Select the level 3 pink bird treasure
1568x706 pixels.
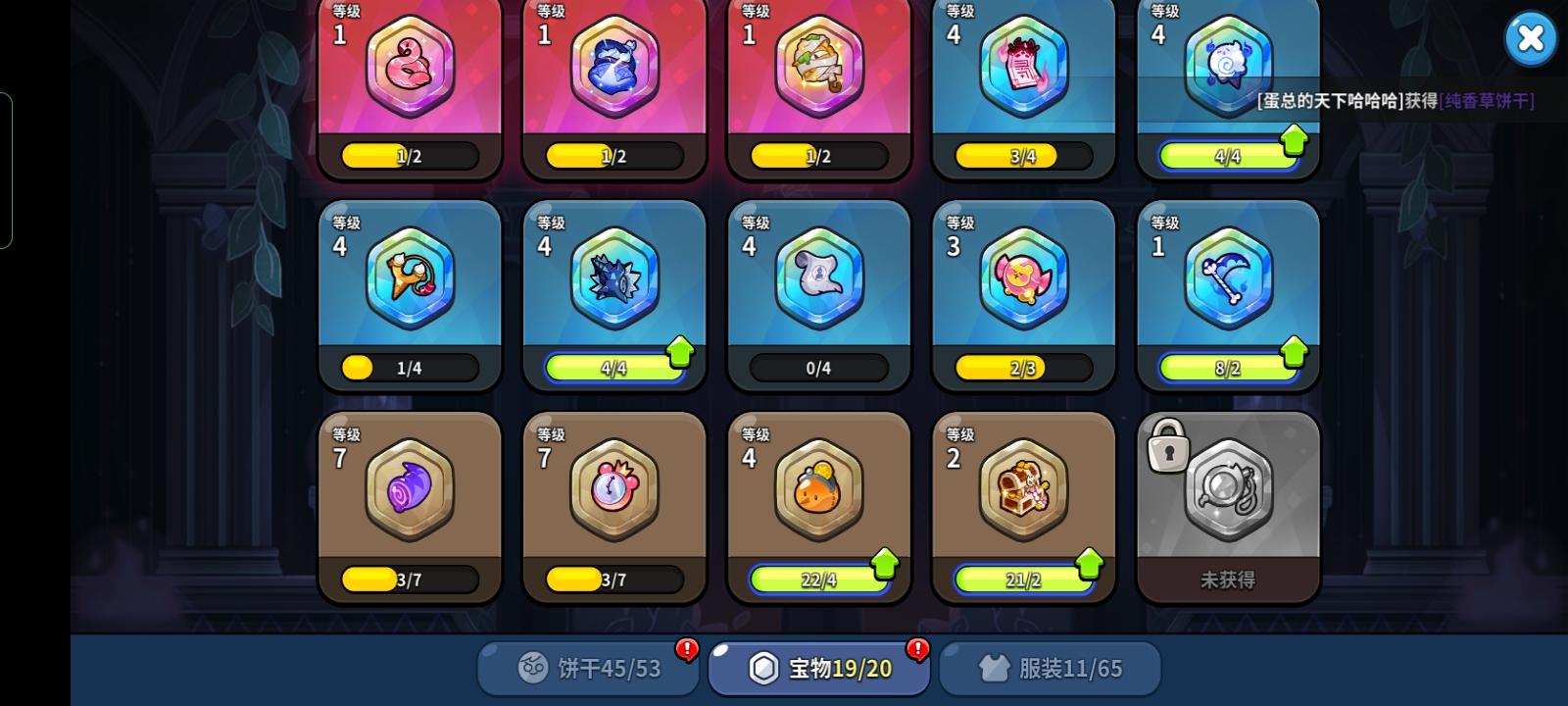tap(1023, 279)
